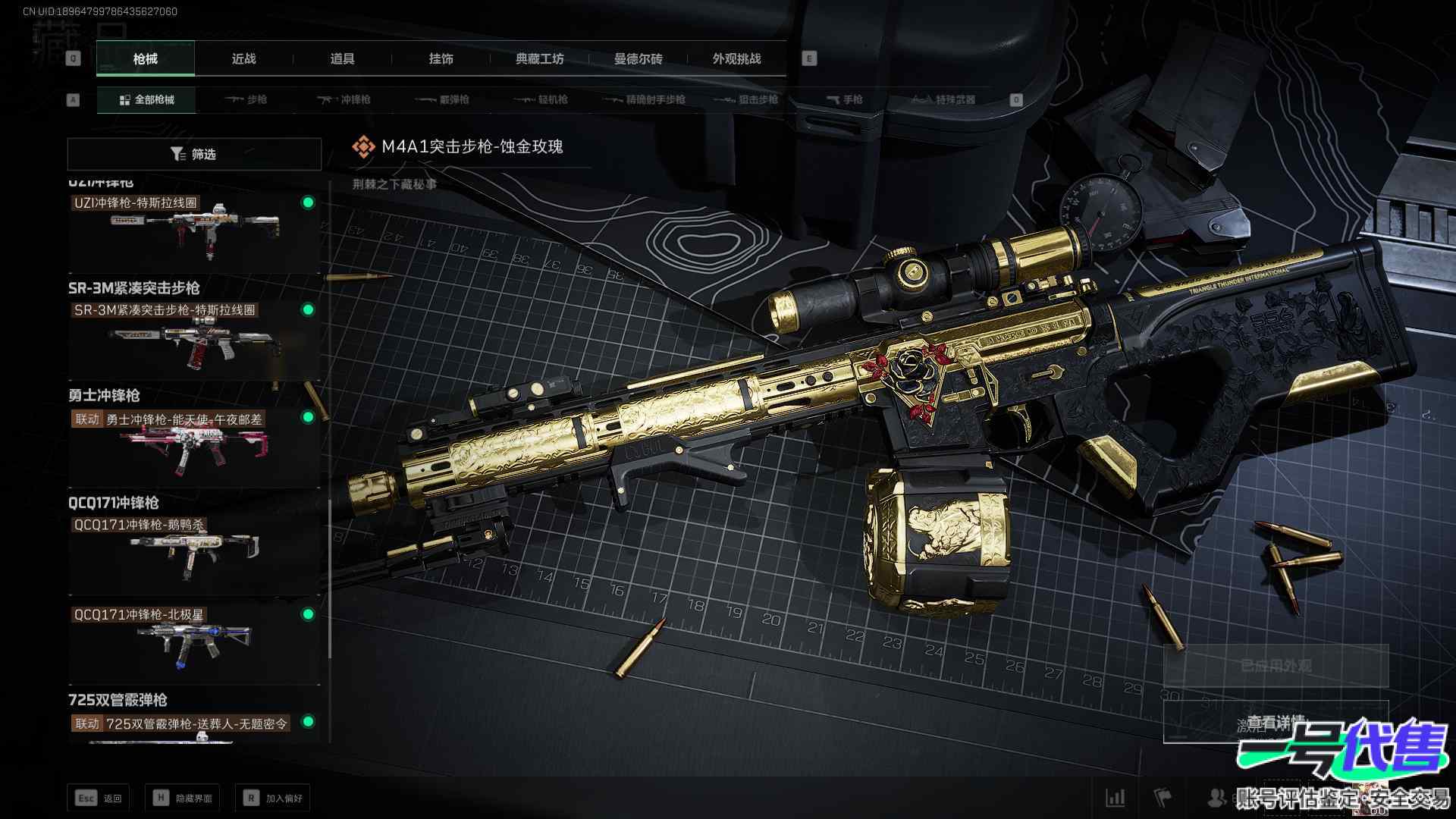1456x819 pixels.
Task: Click the 查看详情 view details button
Action: tap(1276, 722)
